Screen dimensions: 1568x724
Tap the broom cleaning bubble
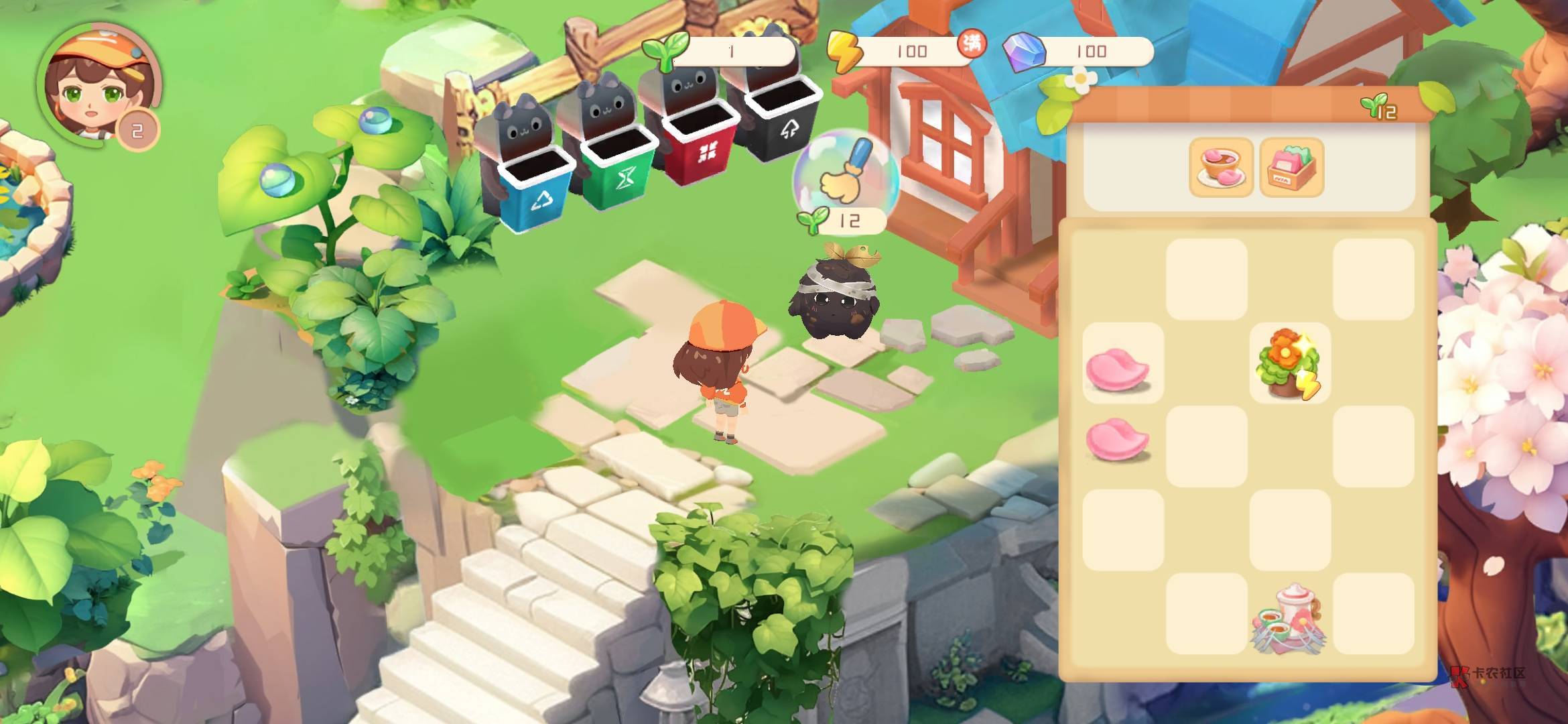coord(844,174)
